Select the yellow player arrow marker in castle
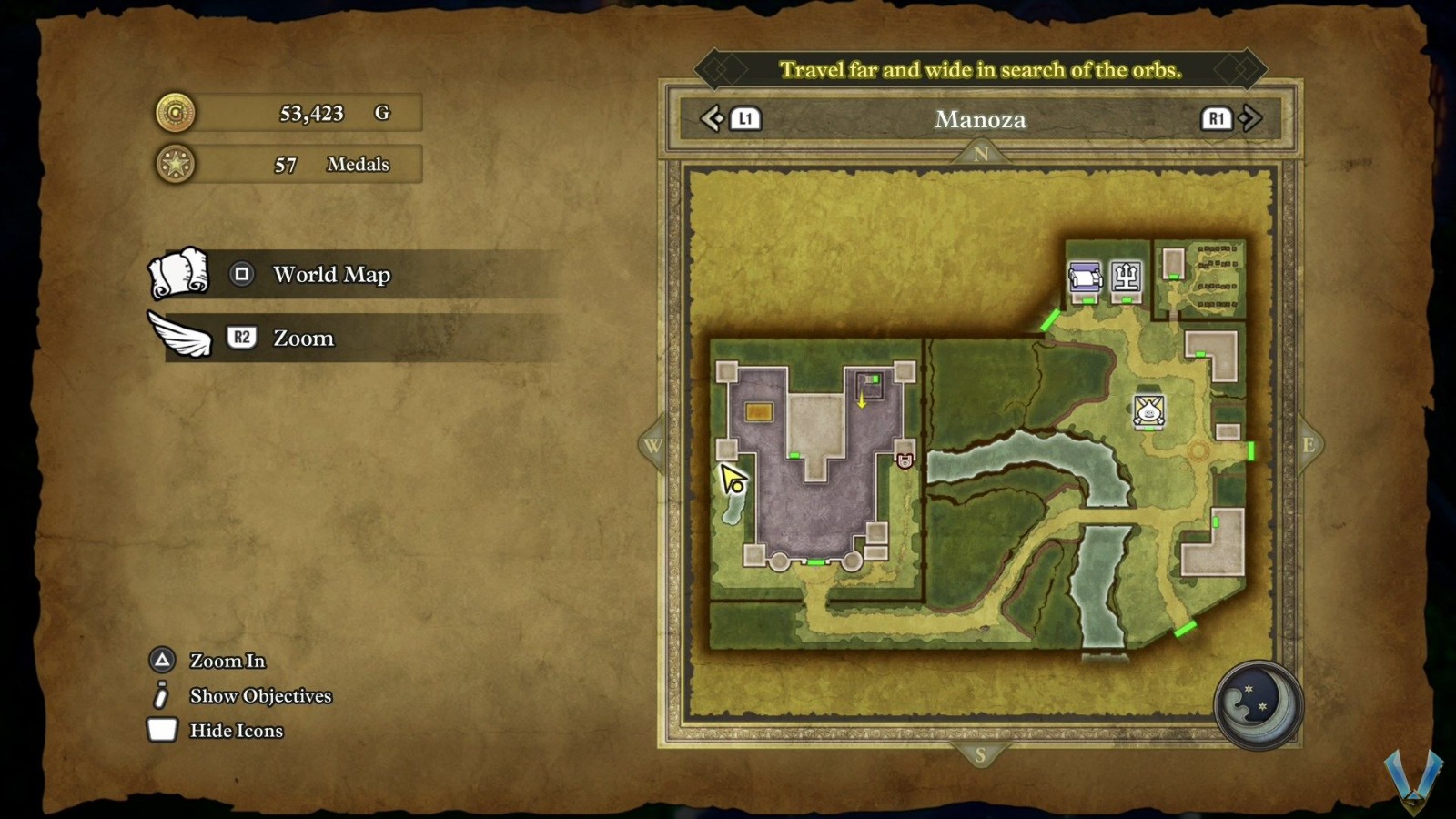 (862, 399)
